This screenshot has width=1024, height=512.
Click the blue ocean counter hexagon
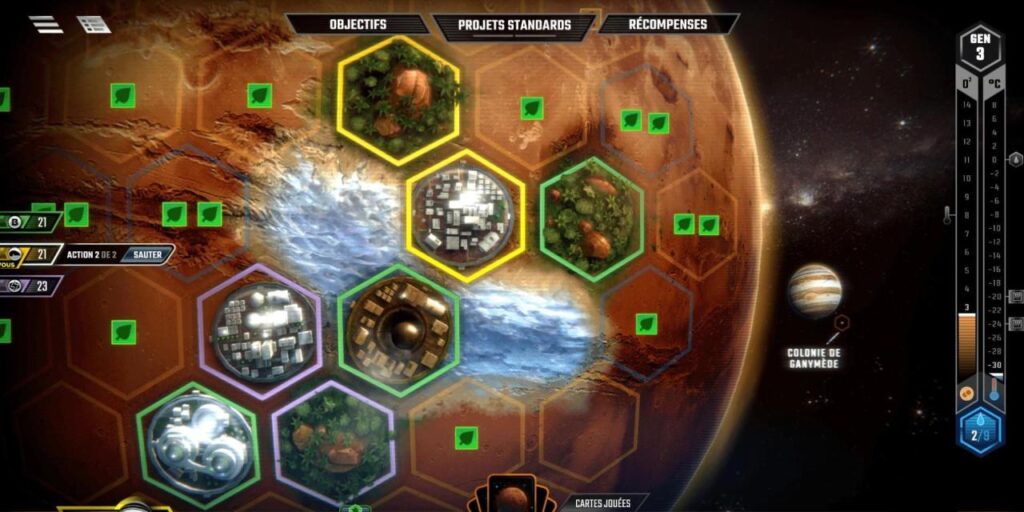tap(980, 432)
